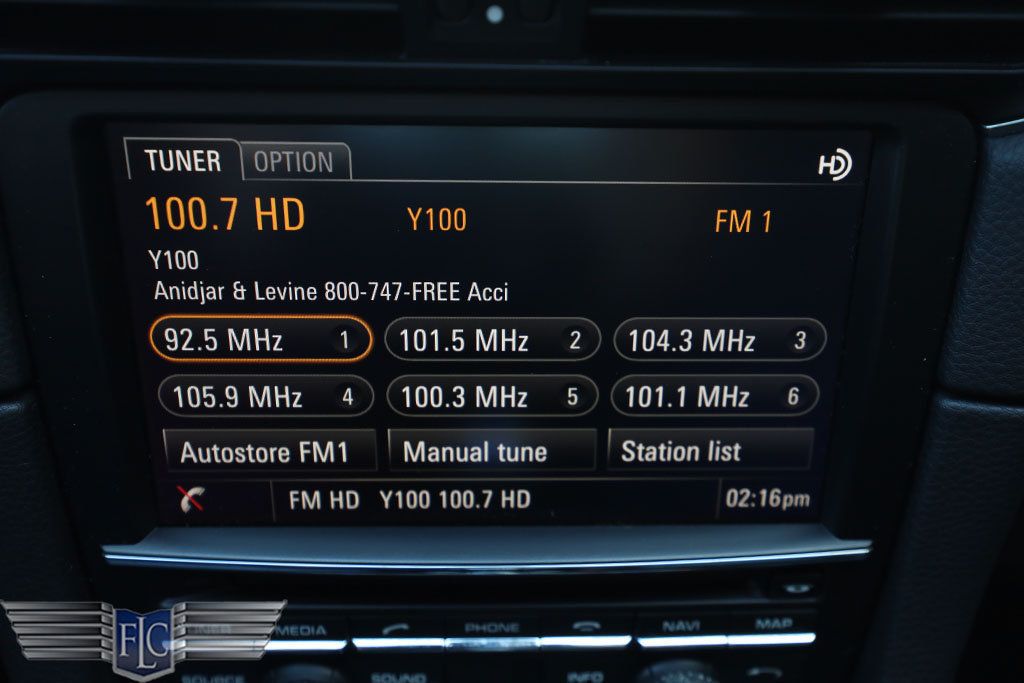The image size is (1024, 683).
Task: Show the Station list
Action: [709, 452]
